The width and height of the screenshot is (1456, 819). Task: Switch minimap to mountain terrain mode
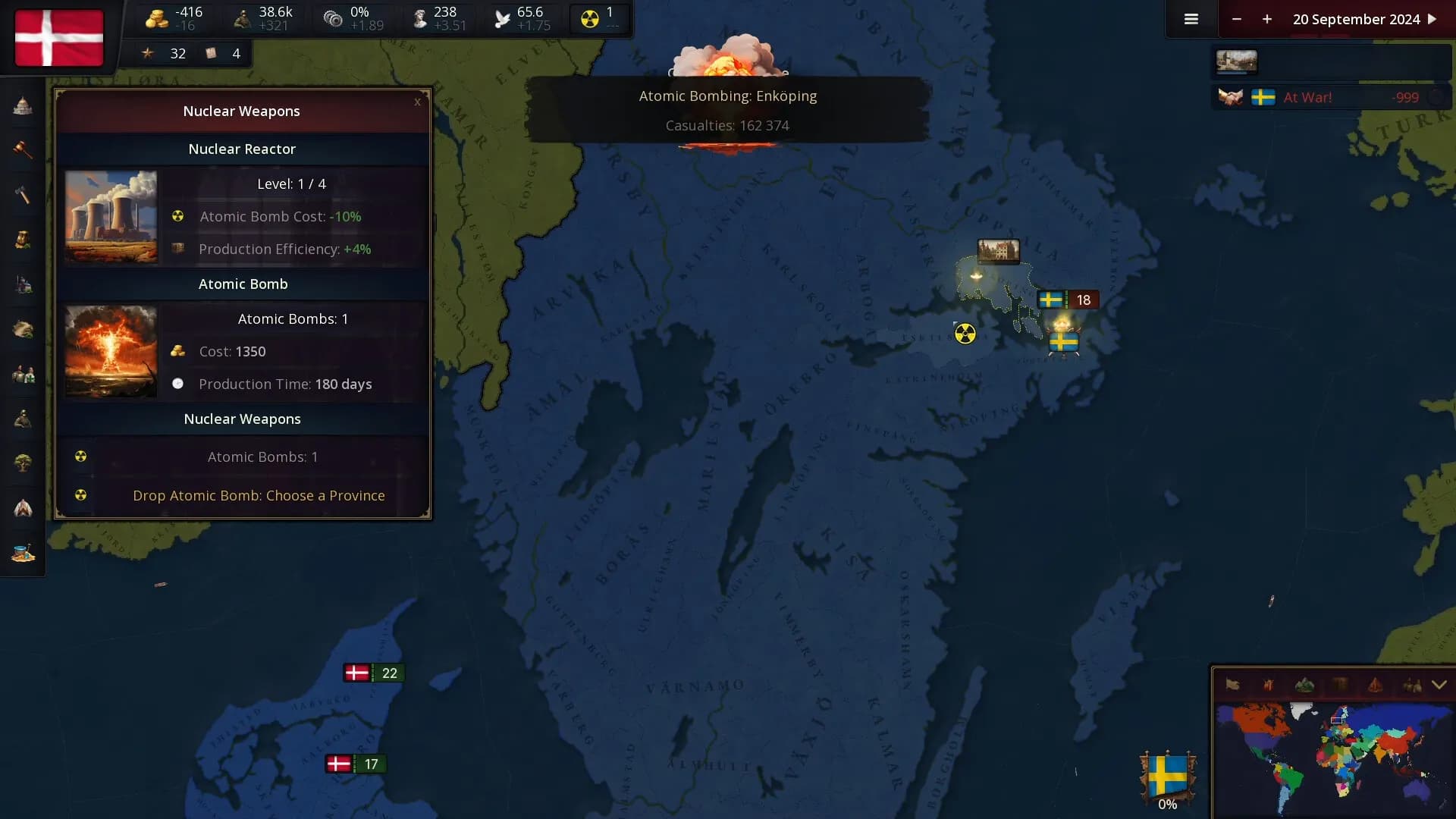1304,686
